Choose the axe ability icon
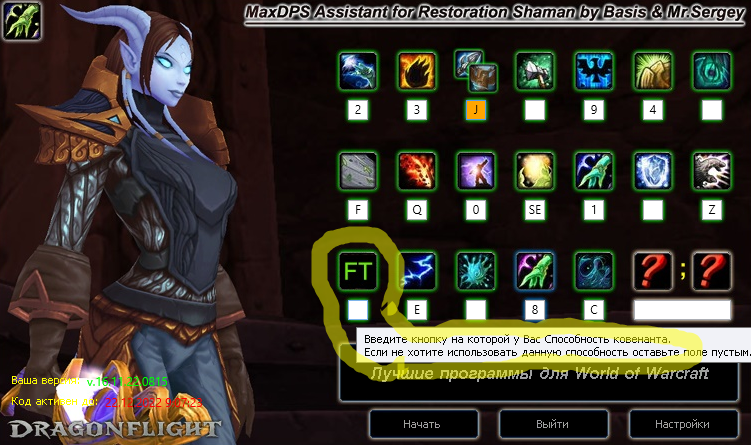 pyautogui.click(x=535, y=70)
